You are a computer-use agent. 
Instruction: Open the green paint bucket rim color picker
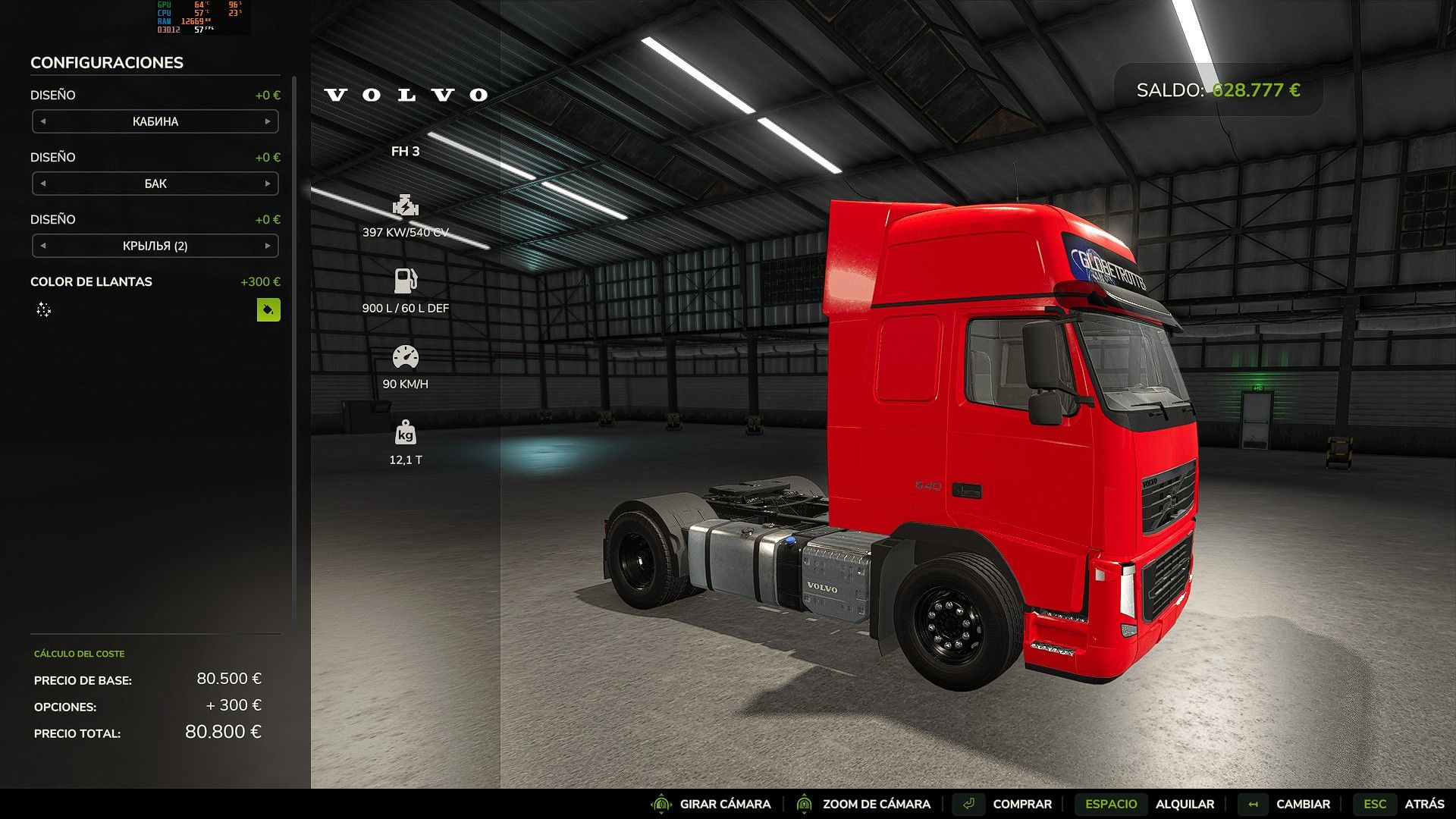point(268,309)
